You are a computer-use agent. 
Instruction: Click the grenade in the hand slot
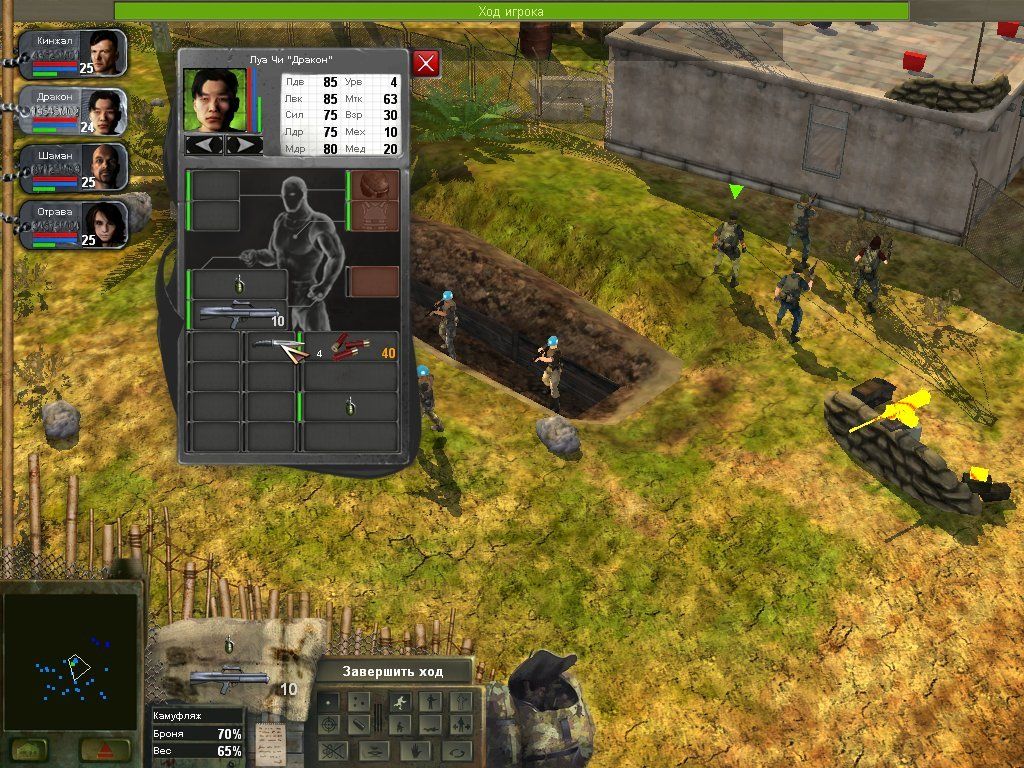click(x=239, y=284)
